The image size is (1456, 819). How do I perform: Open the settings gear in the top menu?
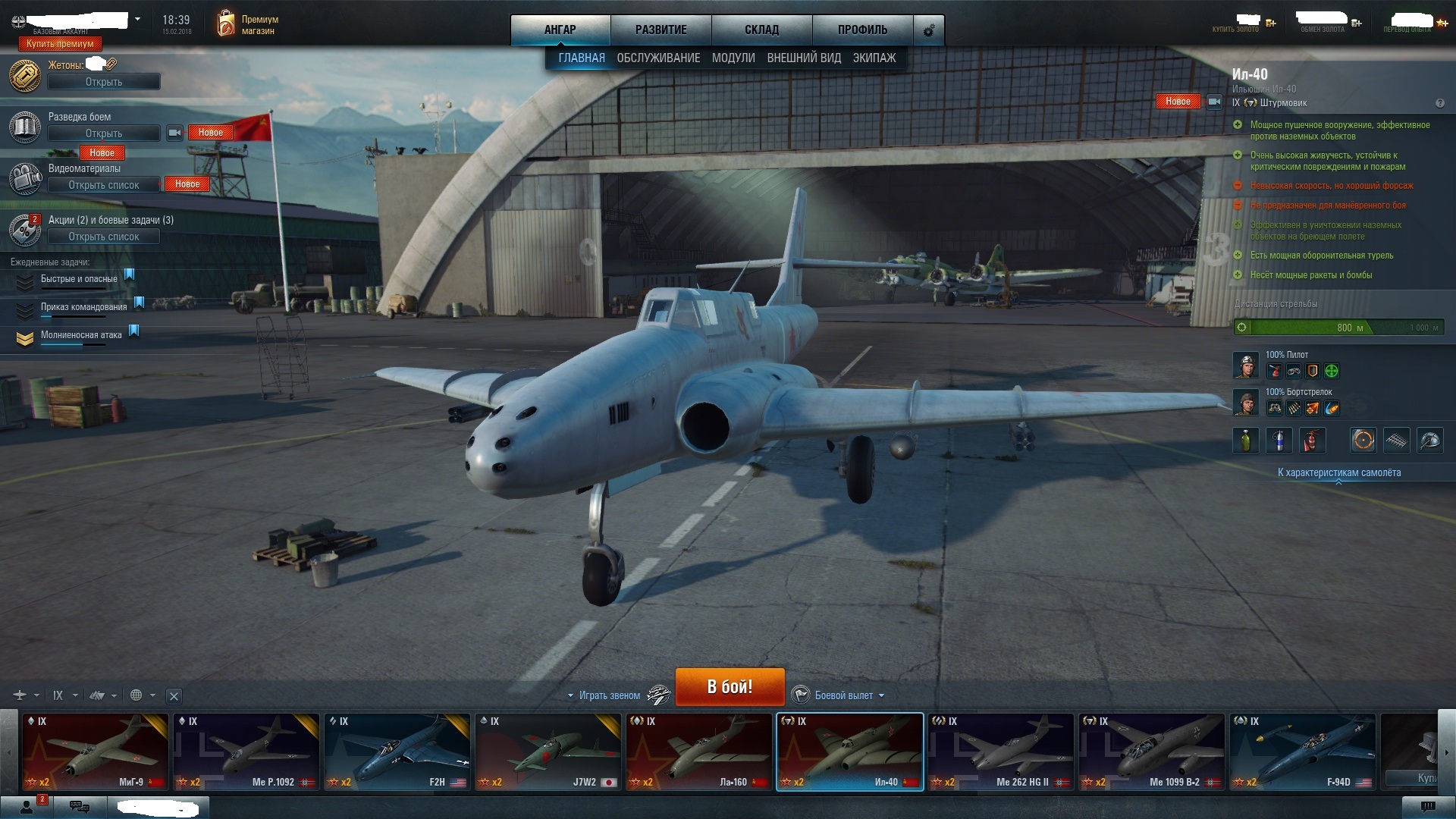tap(928, 30)
